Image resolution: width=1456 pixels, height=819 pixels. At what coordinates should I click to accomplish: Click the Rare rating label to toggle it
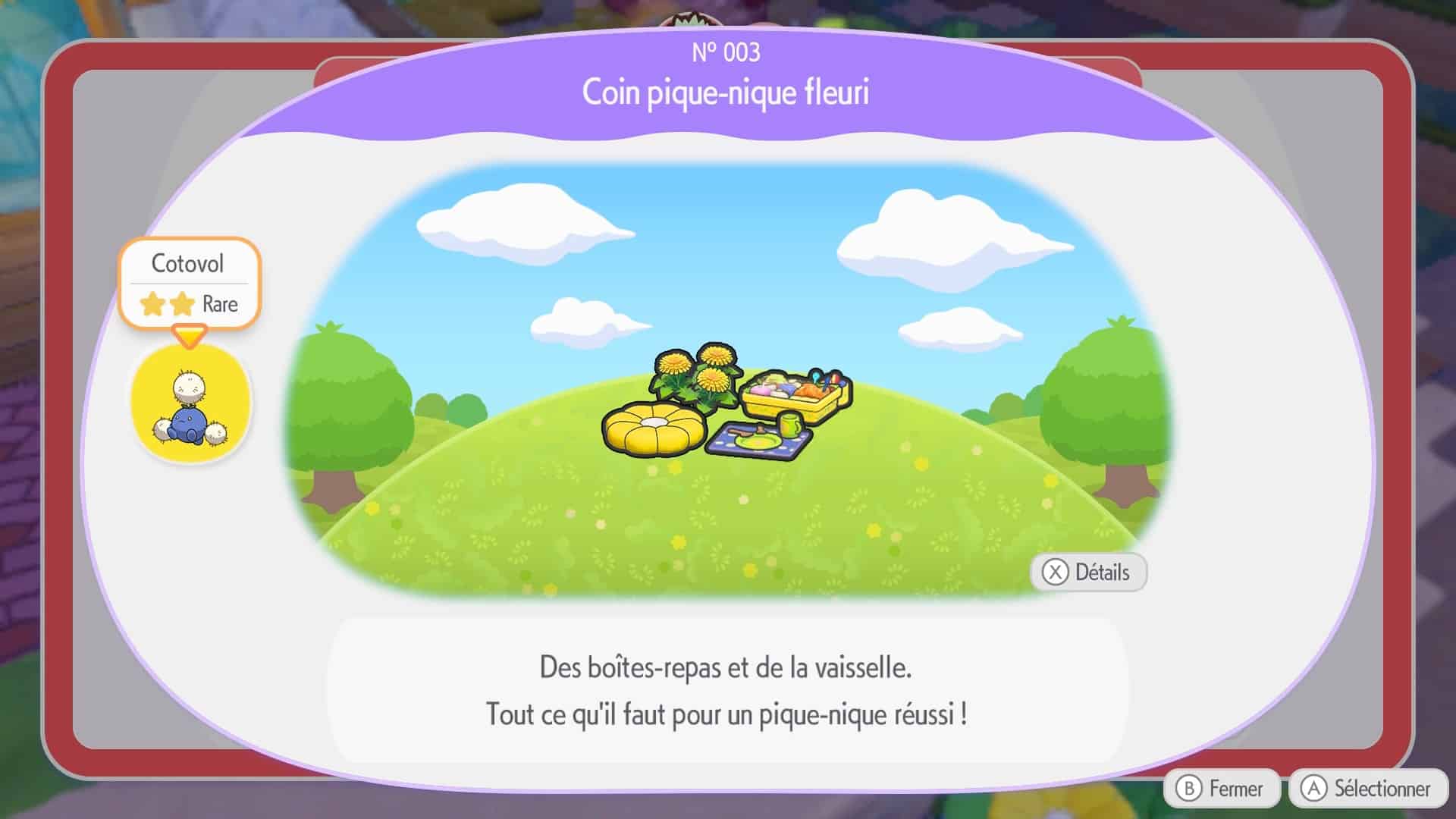tap(220, 304)
